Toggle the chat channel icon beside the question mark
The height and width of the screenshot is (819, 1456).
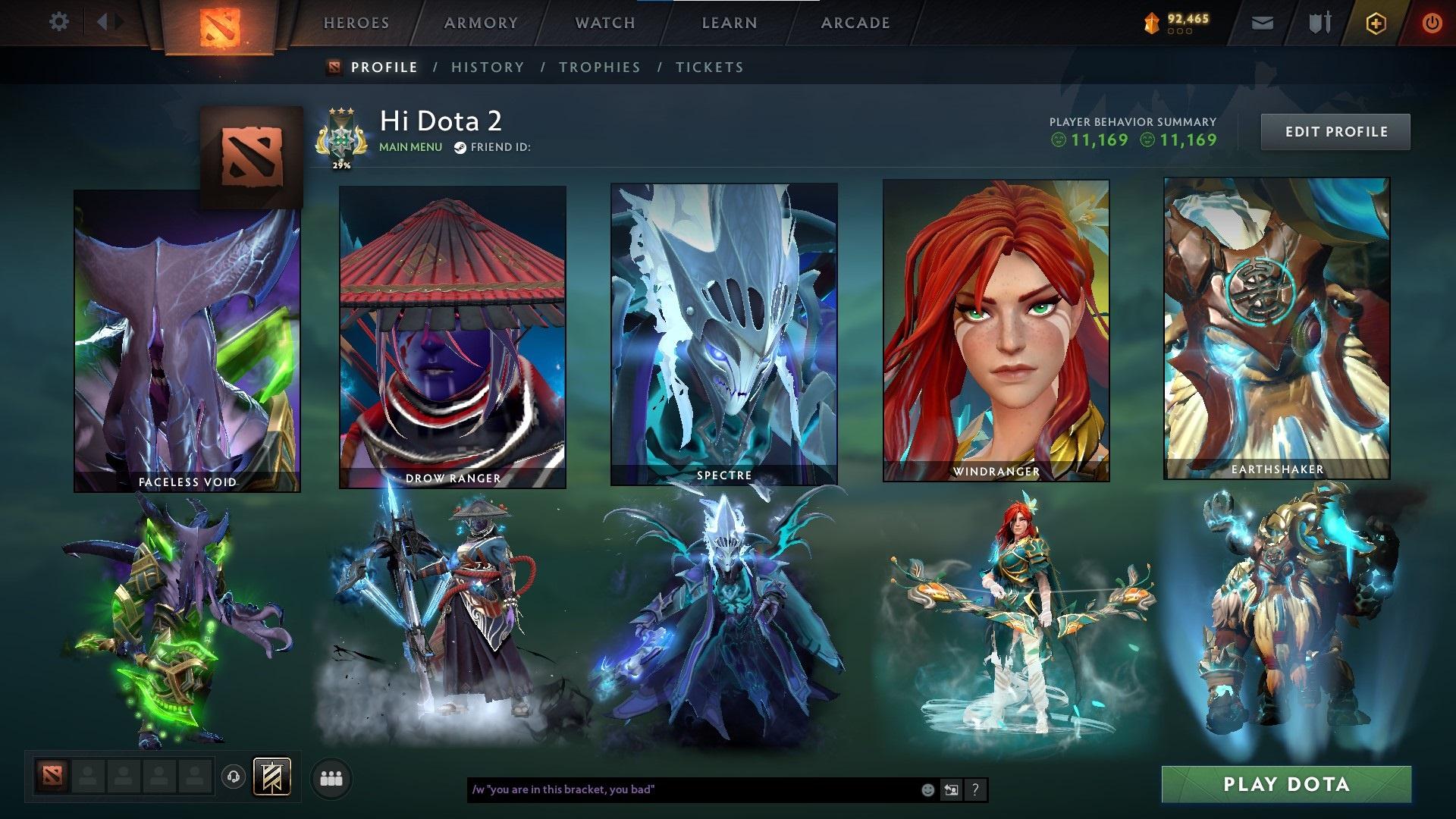click(x=951, y=789)
